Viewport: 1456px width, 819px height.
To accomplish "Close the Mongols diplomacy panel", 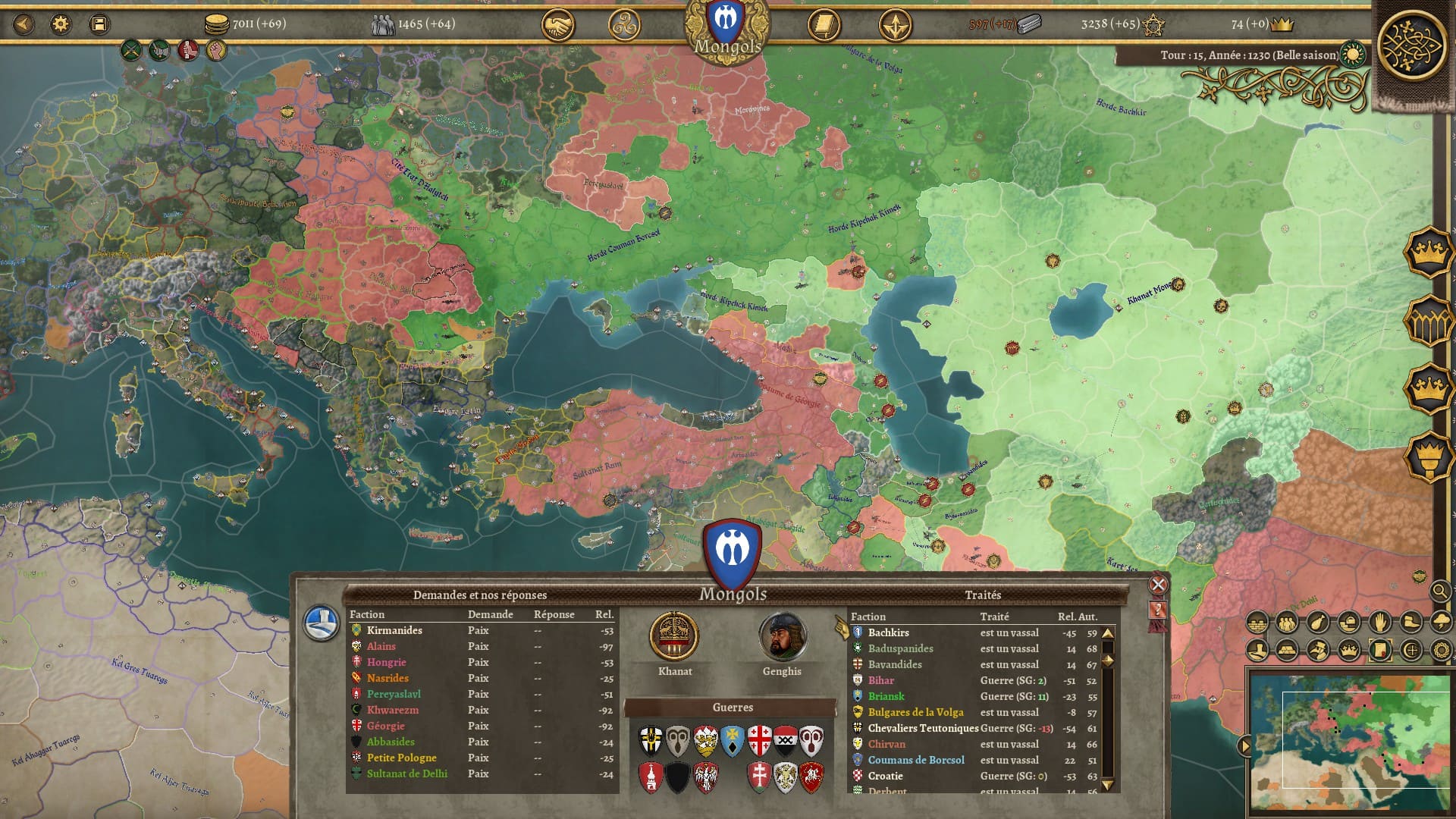I will click(1157, 585).
